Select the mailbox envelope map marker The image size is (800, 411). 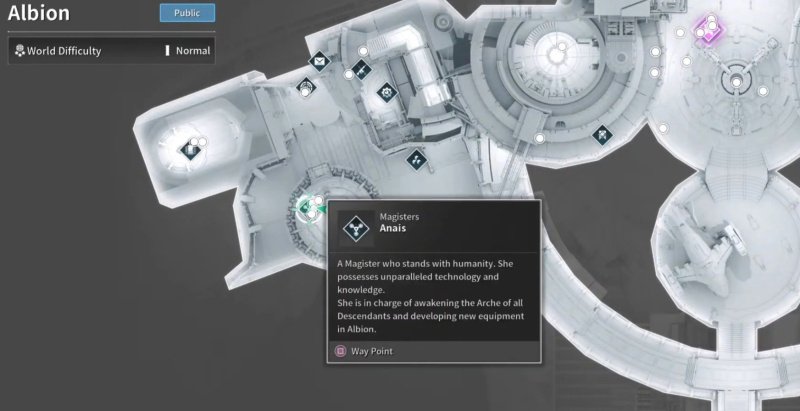coord(320,62)
